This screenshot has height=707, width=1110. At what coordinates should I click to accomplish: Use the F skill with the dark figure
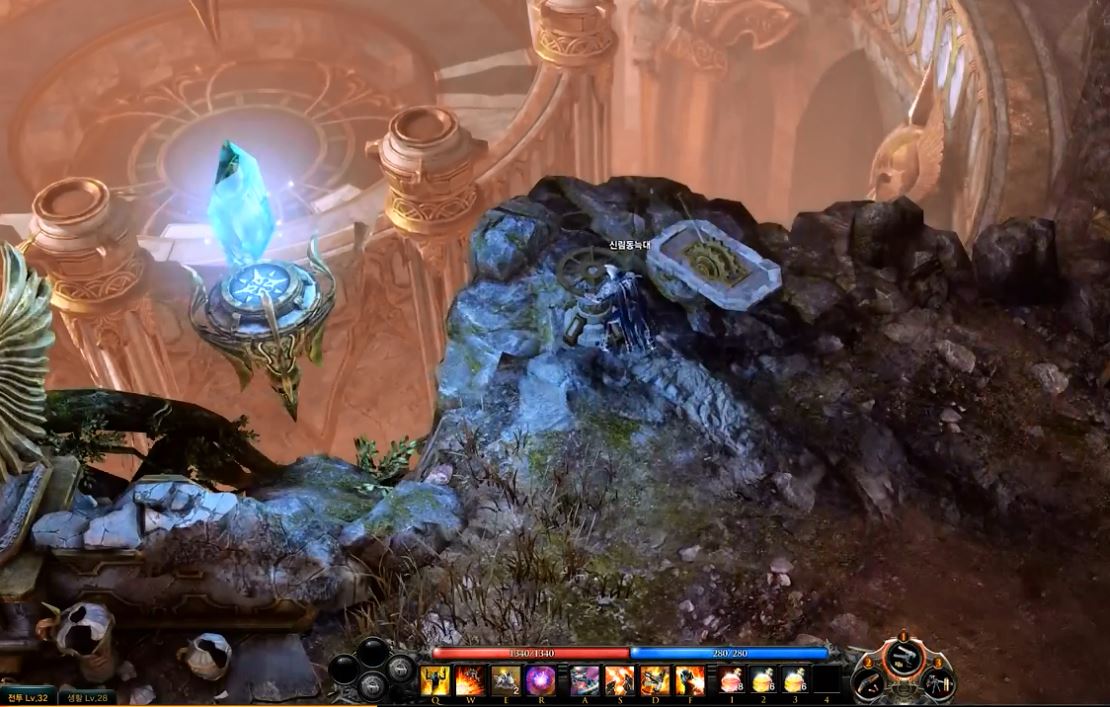[x=690, y=680]
